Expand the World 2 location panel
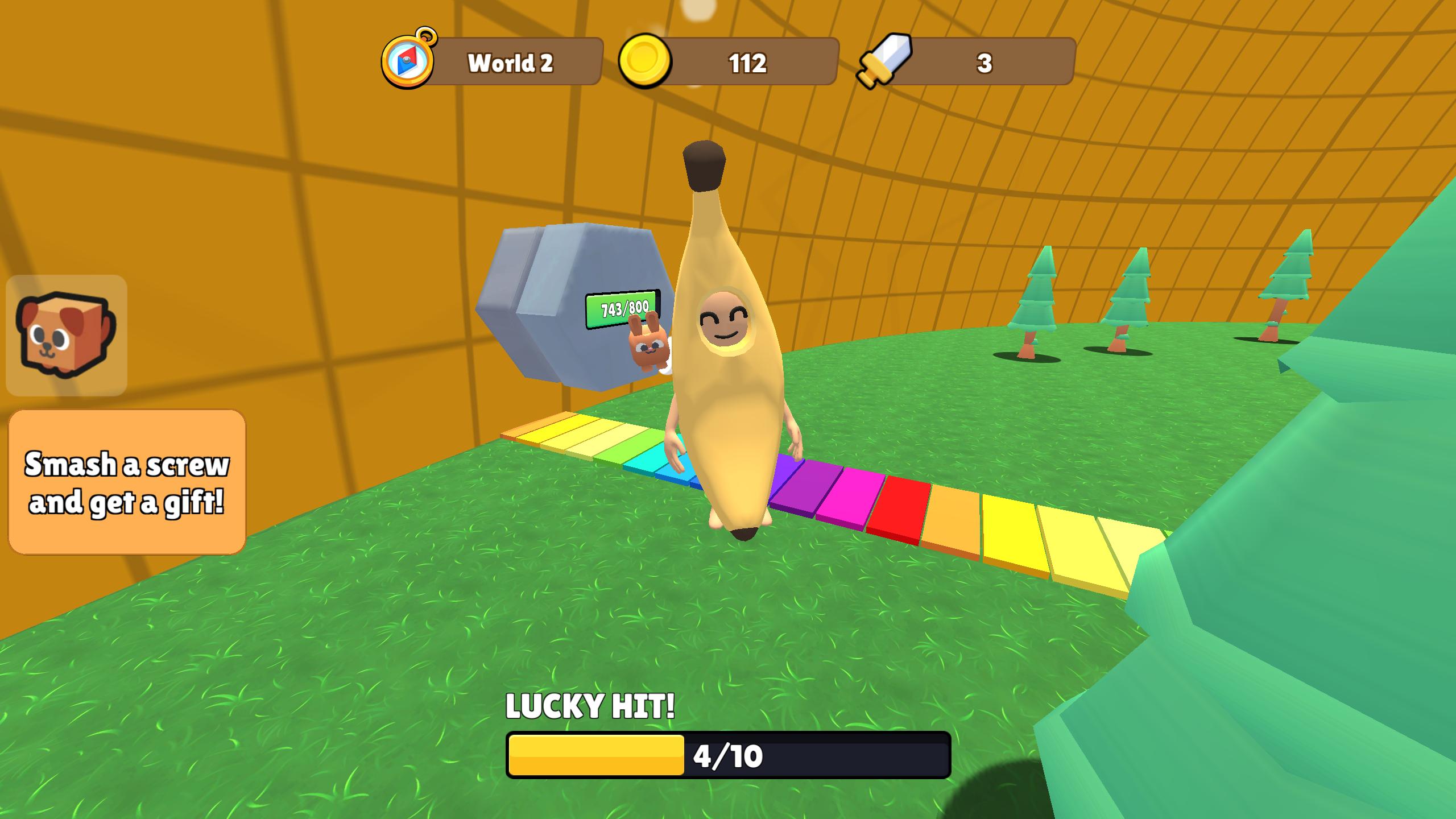The image size is (1456, 819). pyautogui.click(x=509, y=63)
